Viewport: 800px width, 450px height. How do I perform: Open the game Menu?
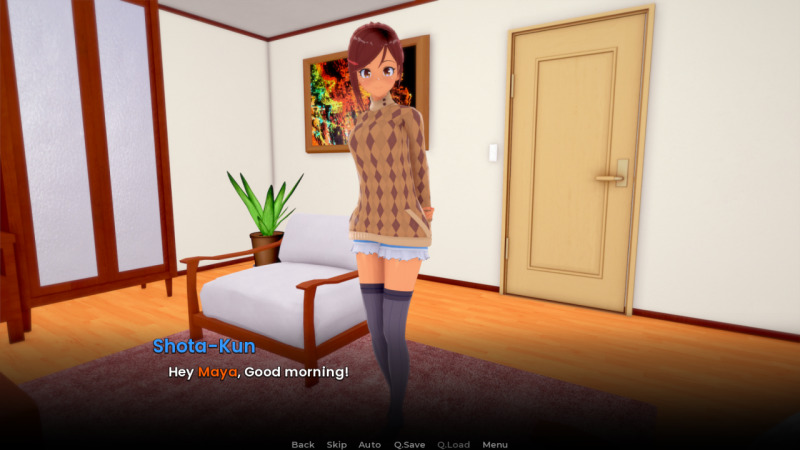tap(495, 444)
